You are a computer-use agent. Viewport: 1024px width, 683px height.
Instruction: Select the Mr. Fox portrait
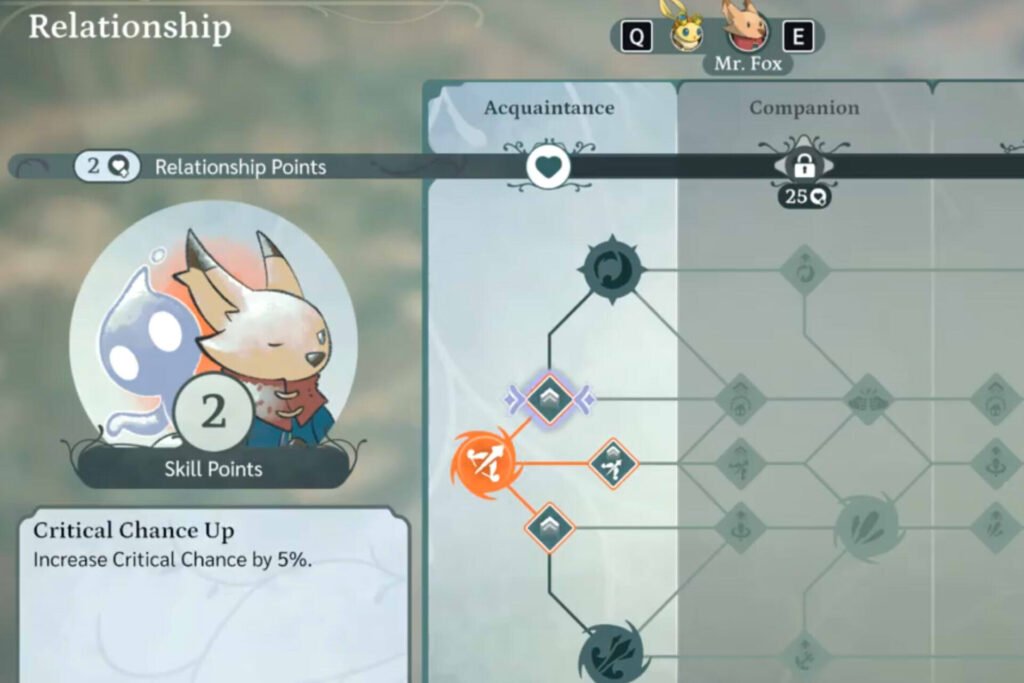(746, 30)
